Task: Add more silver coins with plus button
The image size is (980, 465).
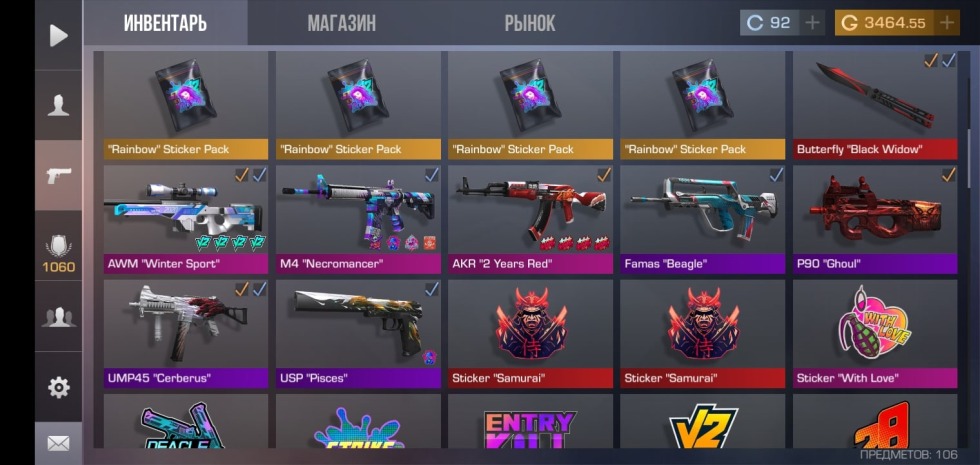Action: pos(812,23)
